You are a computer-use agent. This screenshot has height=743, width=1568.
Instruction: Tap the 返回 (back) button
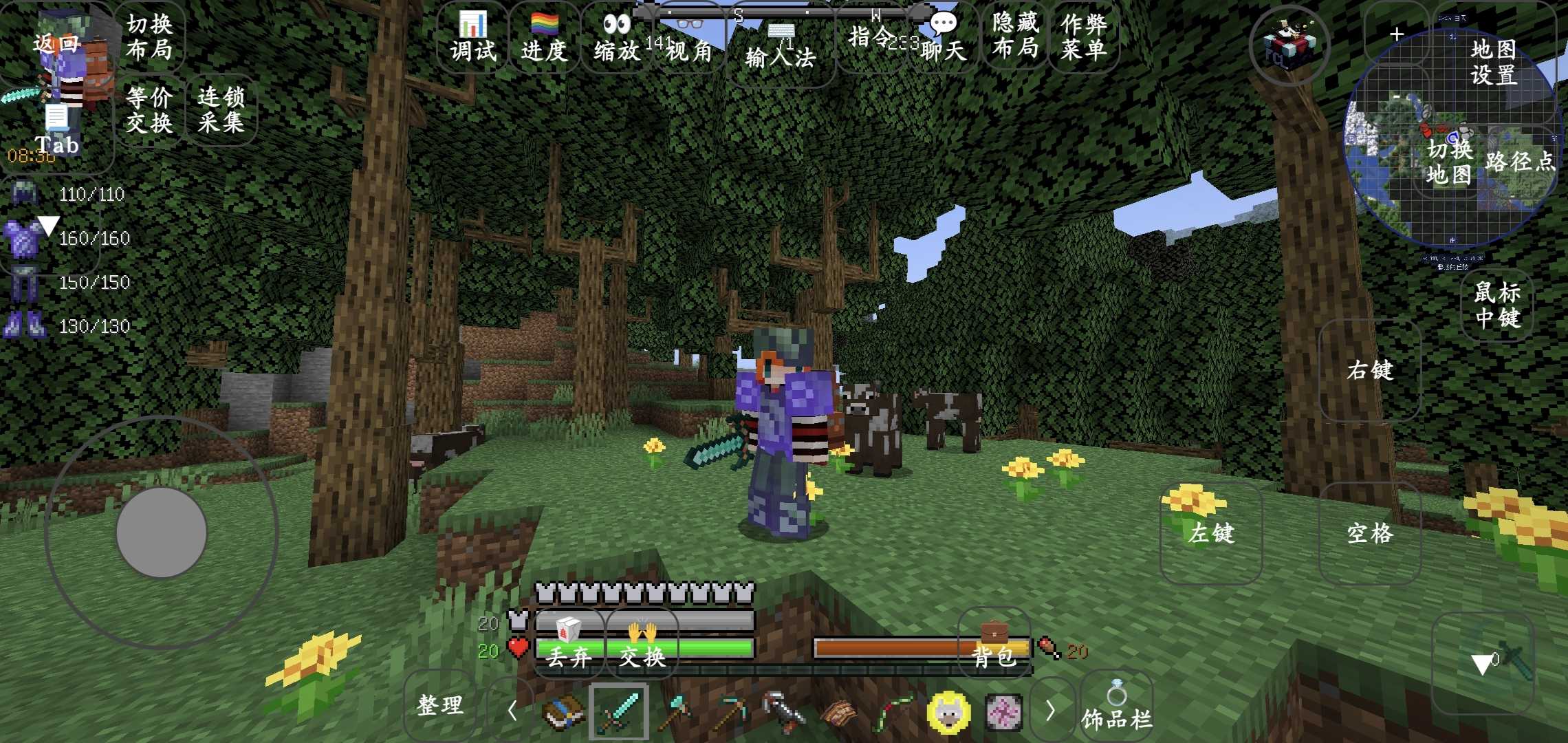coord(56,44)
